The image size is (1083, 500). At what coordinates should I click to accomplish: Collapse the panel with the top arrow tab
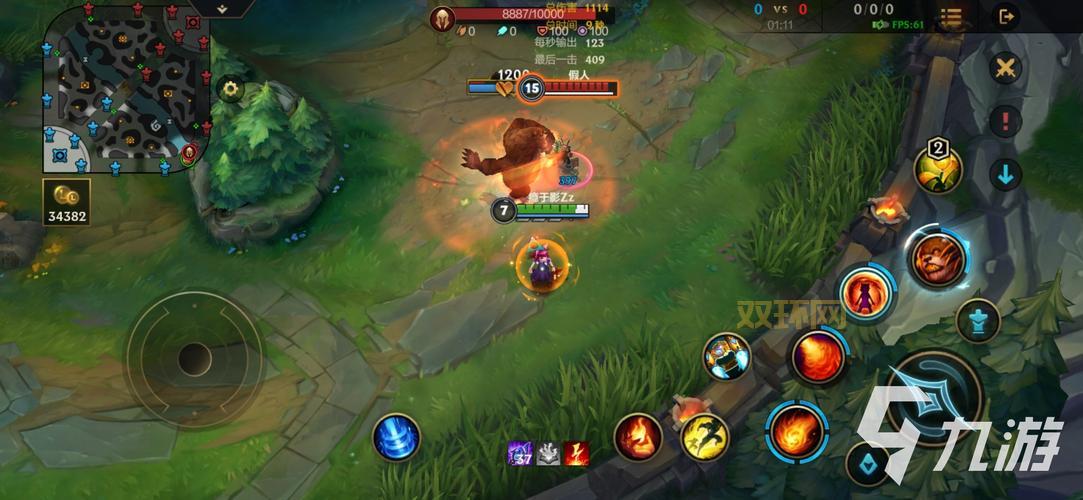(x=221, y=8)
